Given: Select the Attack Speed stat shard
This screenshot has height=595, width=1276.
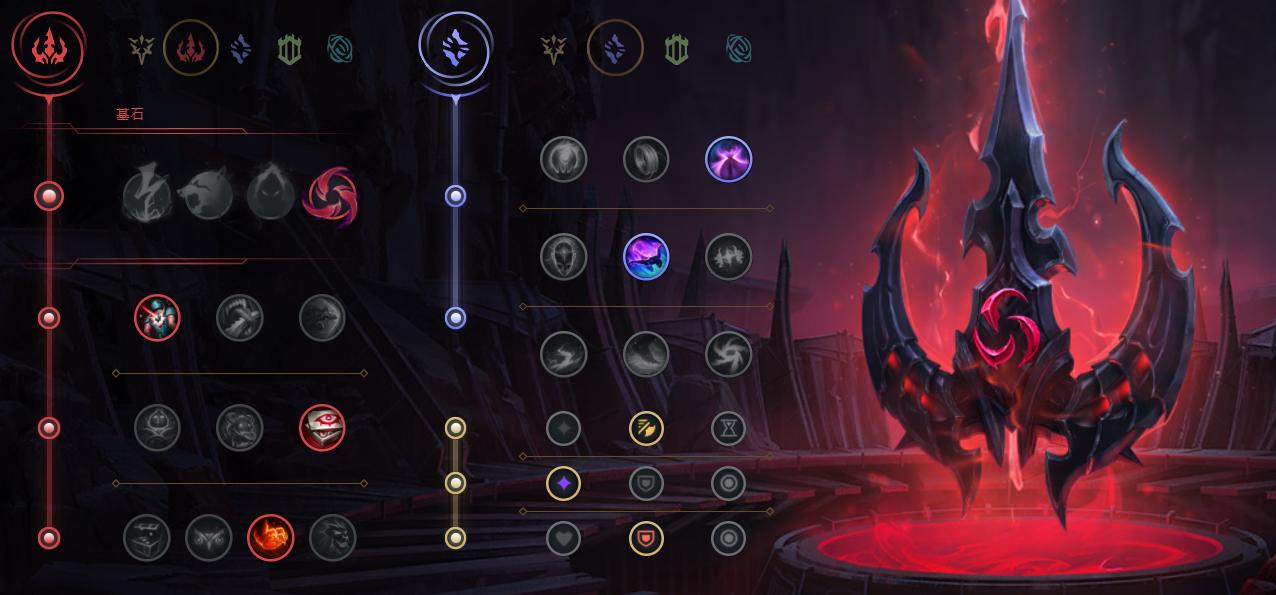Looking at the screenshot, I should [x=646, y=429].
